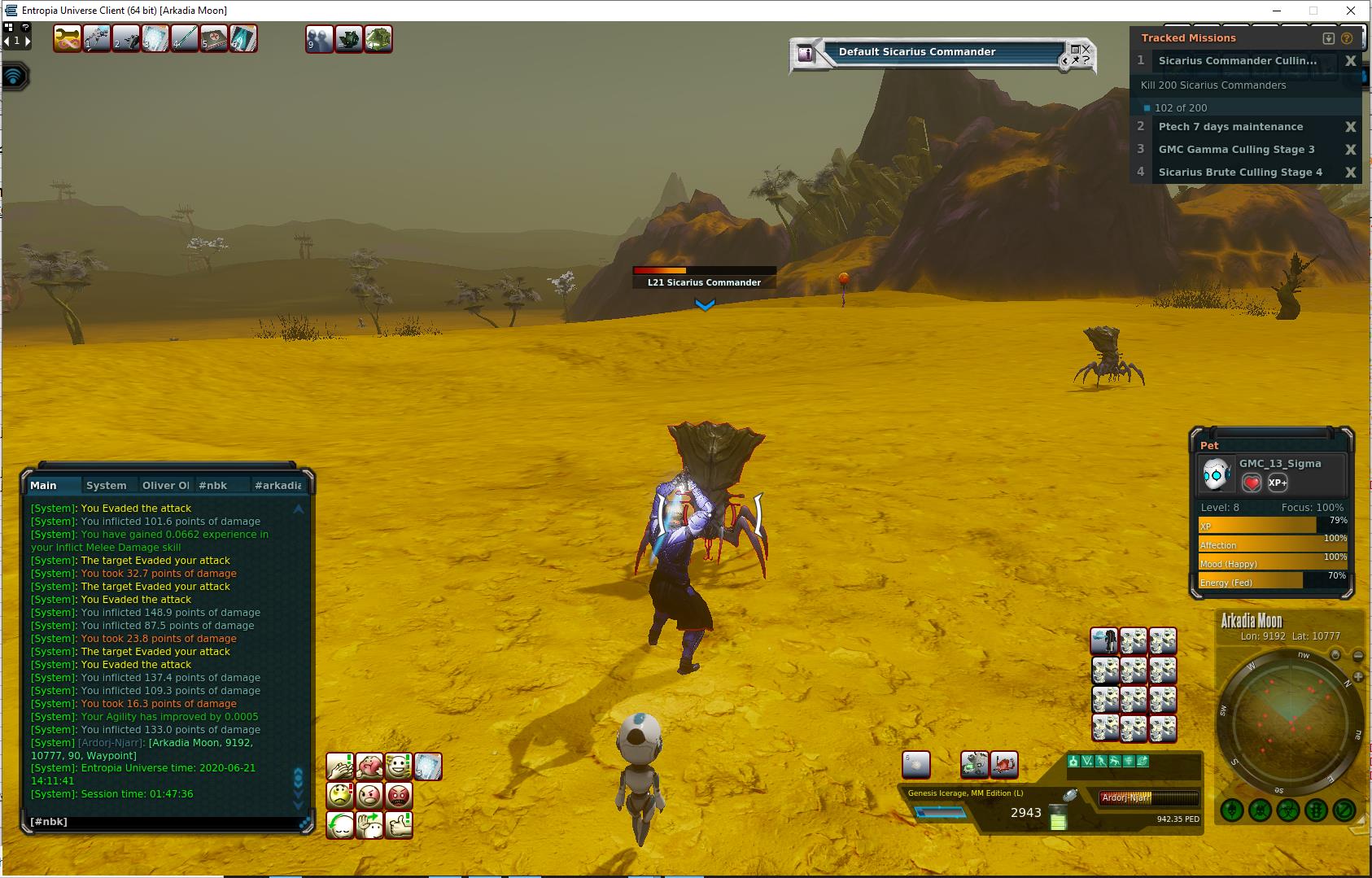Image resolution: width=1372 pixels, height=878 pixels.
Task: Remove Ptech 7 days maintenance from tracker
Action: (1351, 127)
